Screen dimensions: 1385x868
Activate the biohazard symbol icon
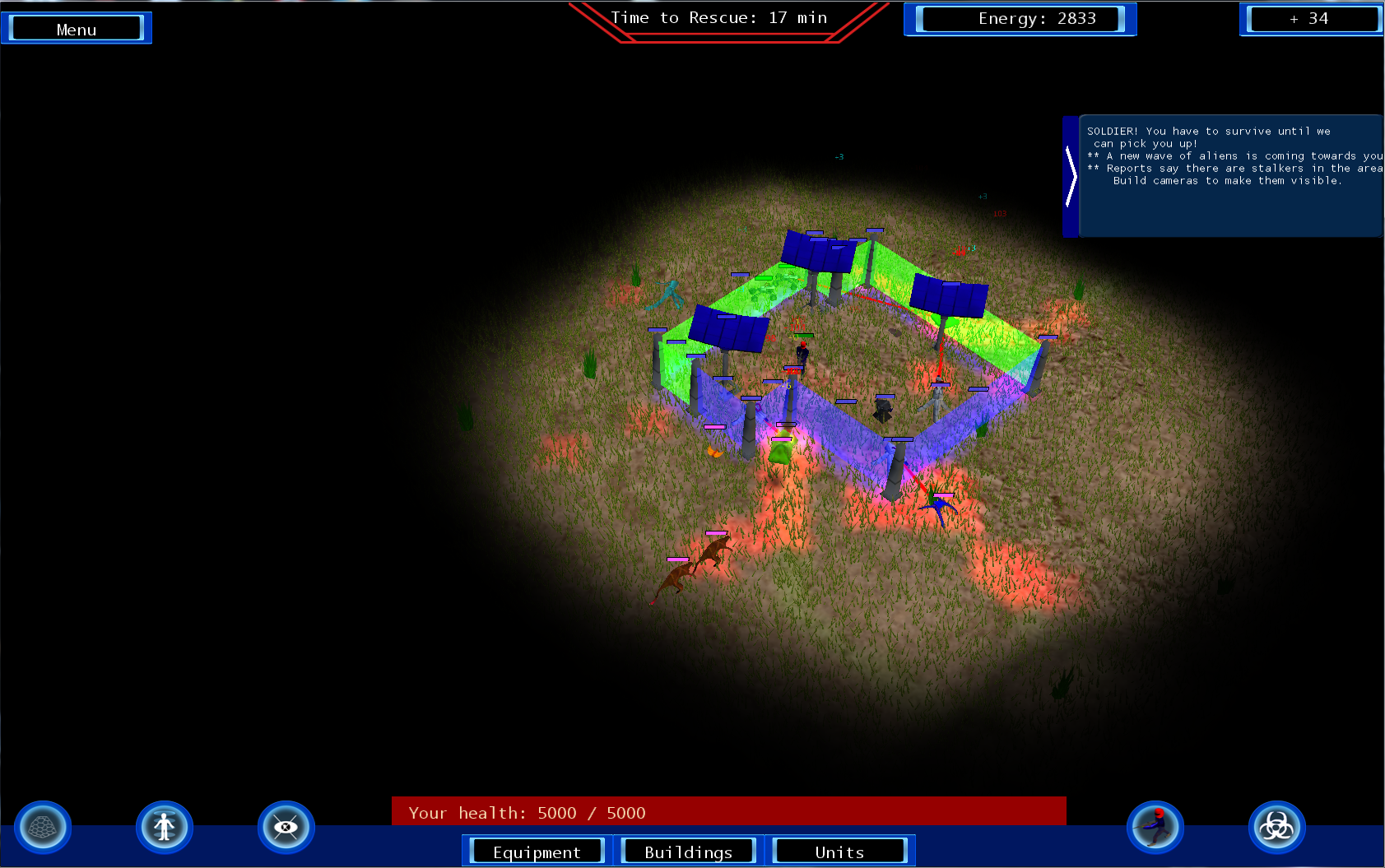[1276, 827]
